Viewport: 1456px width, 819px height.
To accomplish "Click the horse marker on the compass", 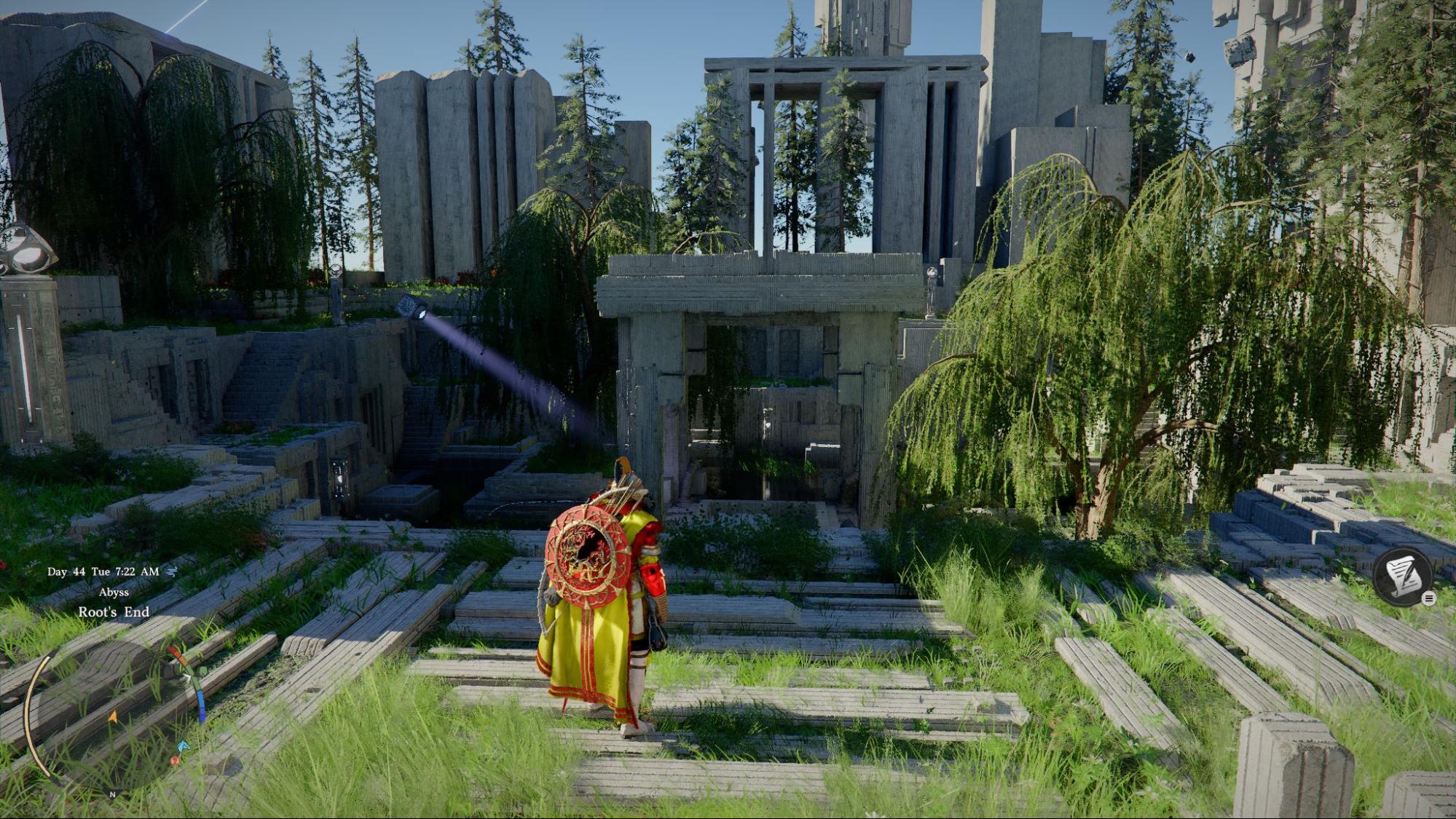I will coord(182,745).
